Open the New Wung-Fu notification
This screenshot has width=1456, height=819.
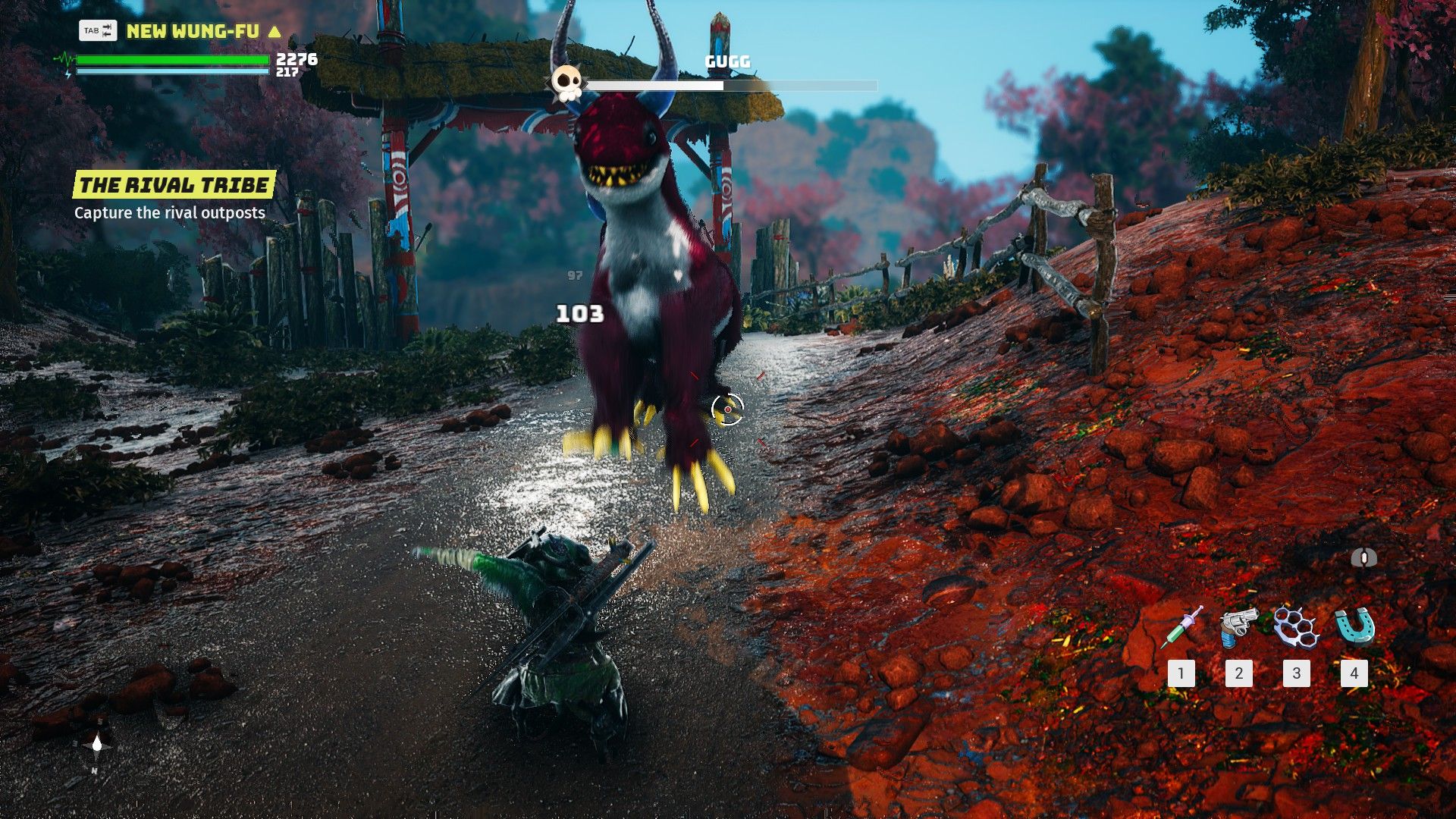pos(192,31)
